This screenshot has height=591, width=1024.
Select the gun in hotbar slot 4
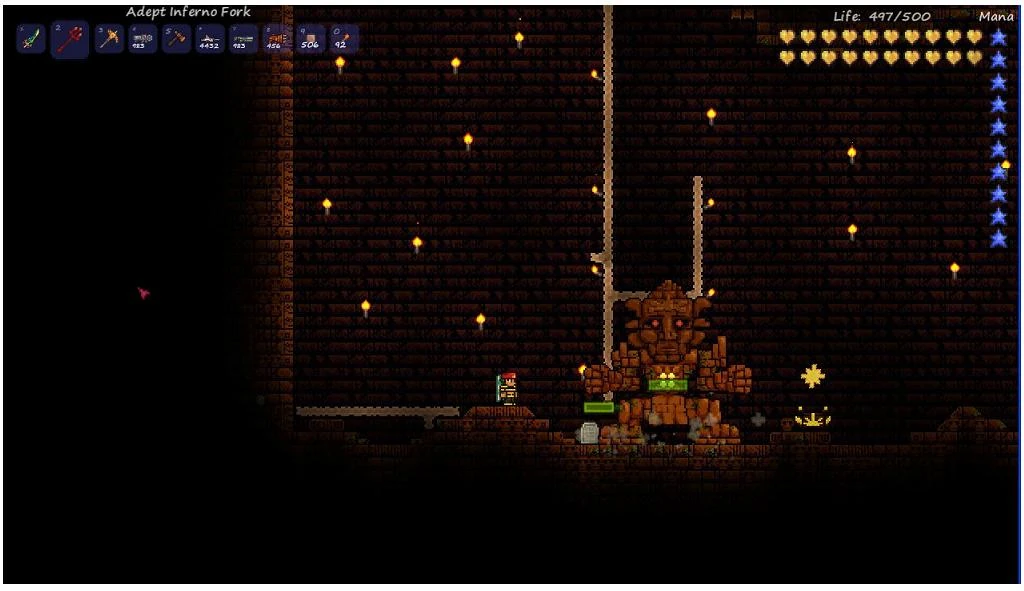pos(142,39)
